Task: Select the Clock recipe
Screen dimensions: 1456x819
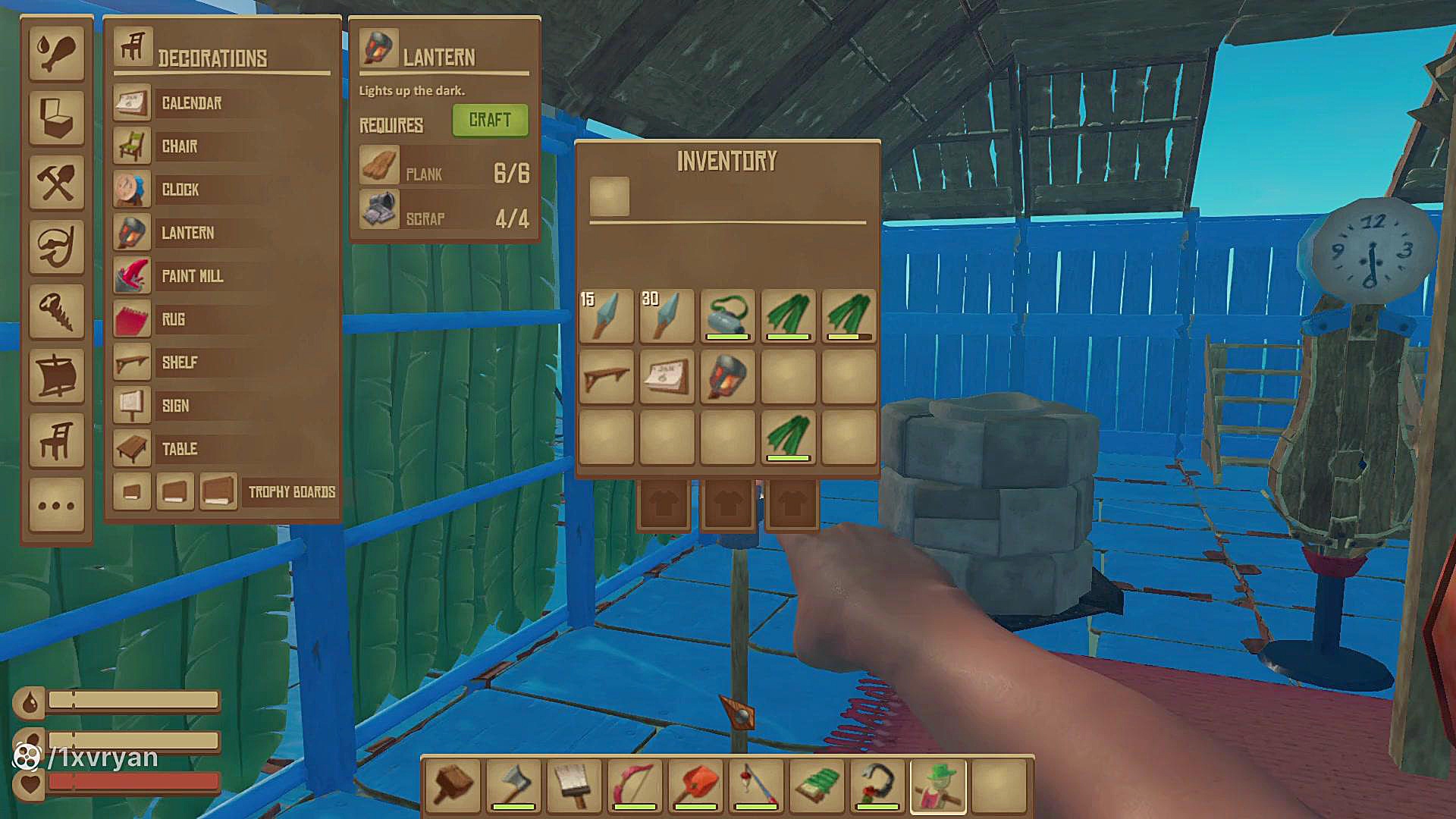Action: coord(180,190)
